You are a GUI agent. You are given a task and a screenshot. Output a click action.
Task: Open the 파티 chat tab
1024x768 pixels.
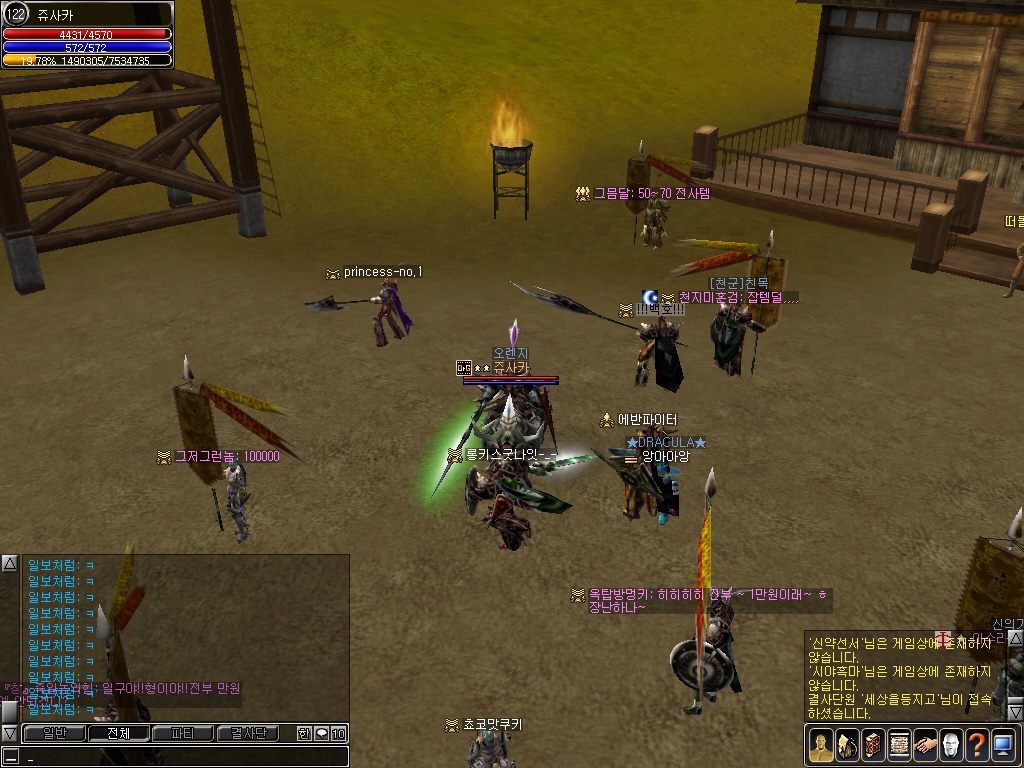182,734
